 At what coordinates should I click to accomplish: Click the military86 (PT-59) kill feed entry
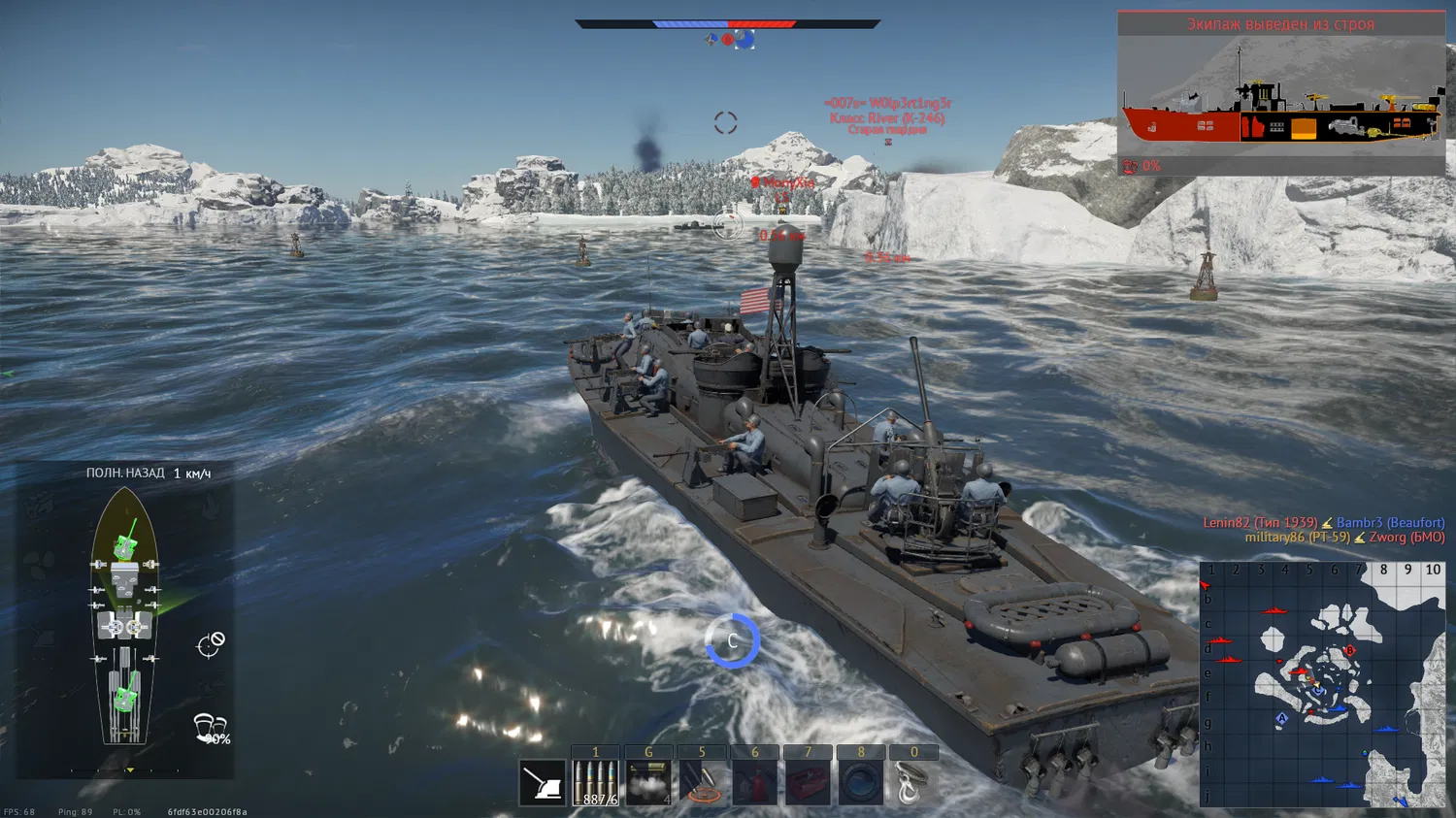[x=1297, y=538]
